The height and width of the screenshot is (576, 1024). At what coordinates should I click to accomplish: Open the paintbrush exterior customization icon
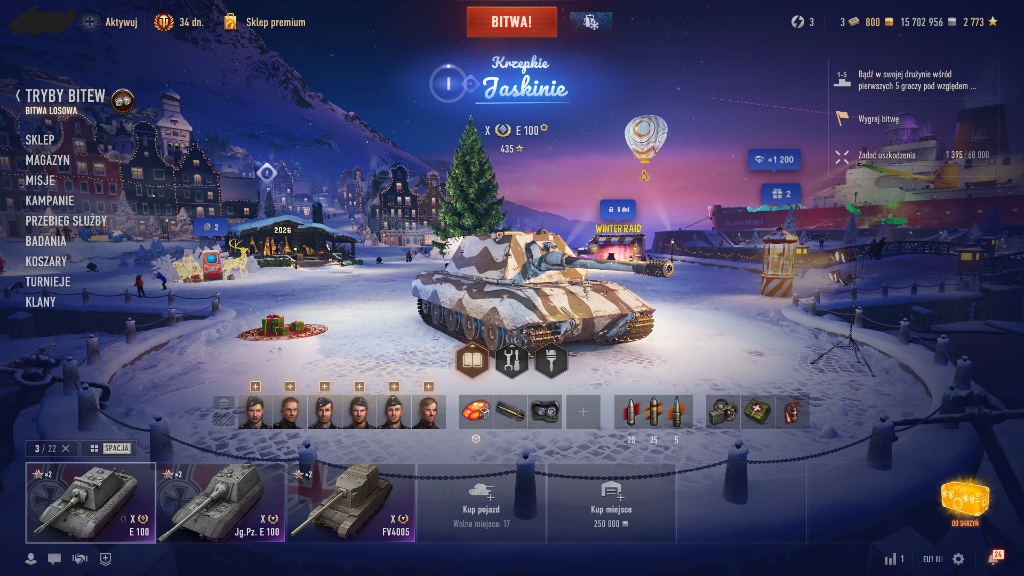pyautogui.click(x=551, y=360)
